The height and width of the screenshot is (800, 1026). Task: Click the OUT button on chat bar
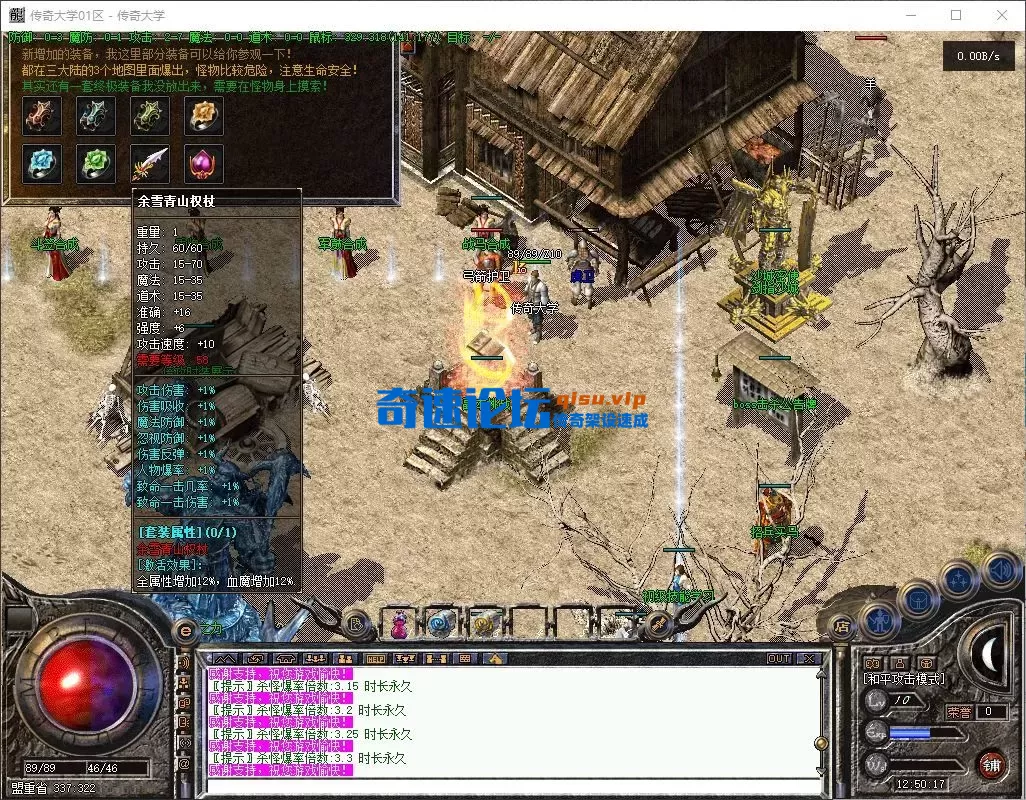778,659
